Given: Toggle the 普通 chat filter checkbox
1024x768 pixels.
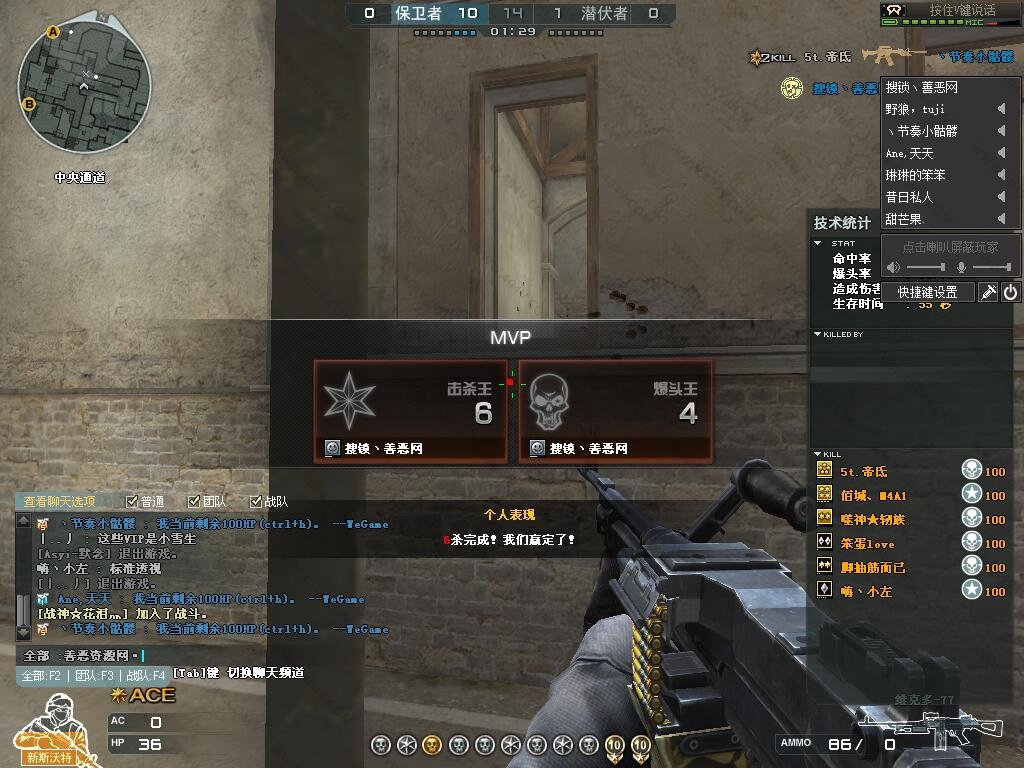Looking at the screenshot, I should click(x=132, y=502).
